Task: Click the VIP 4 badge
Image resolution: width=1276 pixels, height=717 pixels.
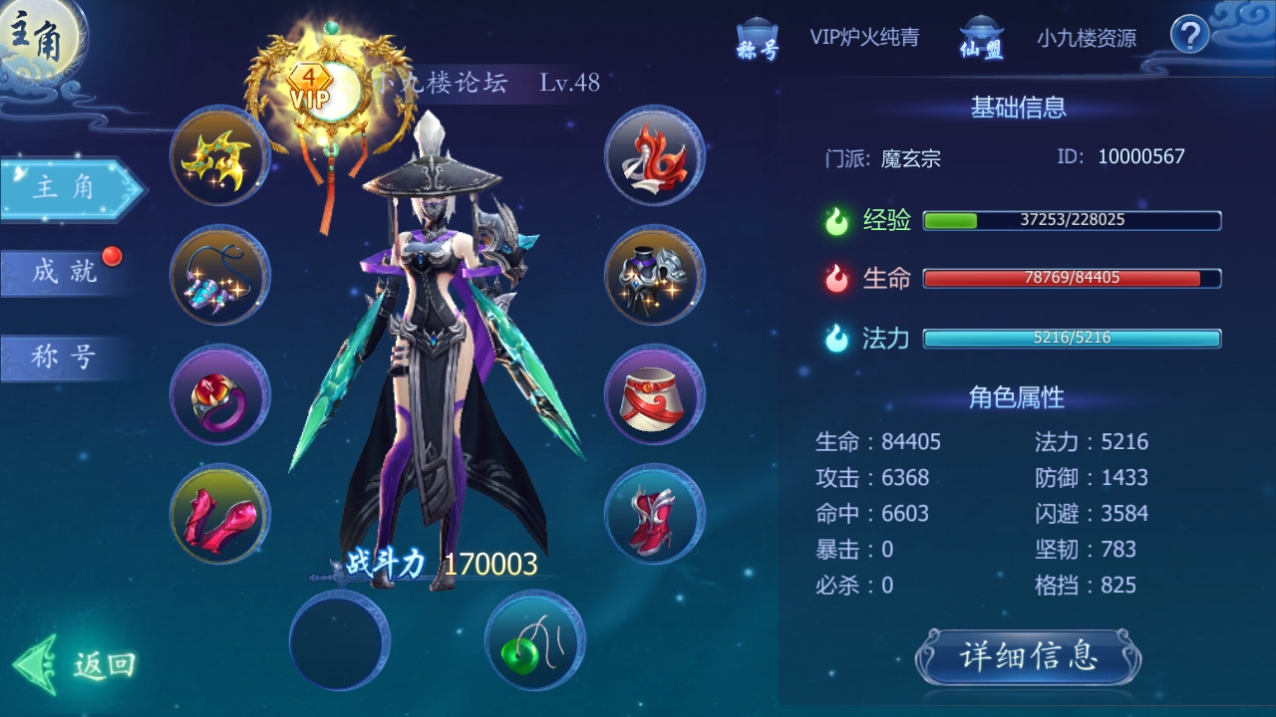Action: [311, 88]
